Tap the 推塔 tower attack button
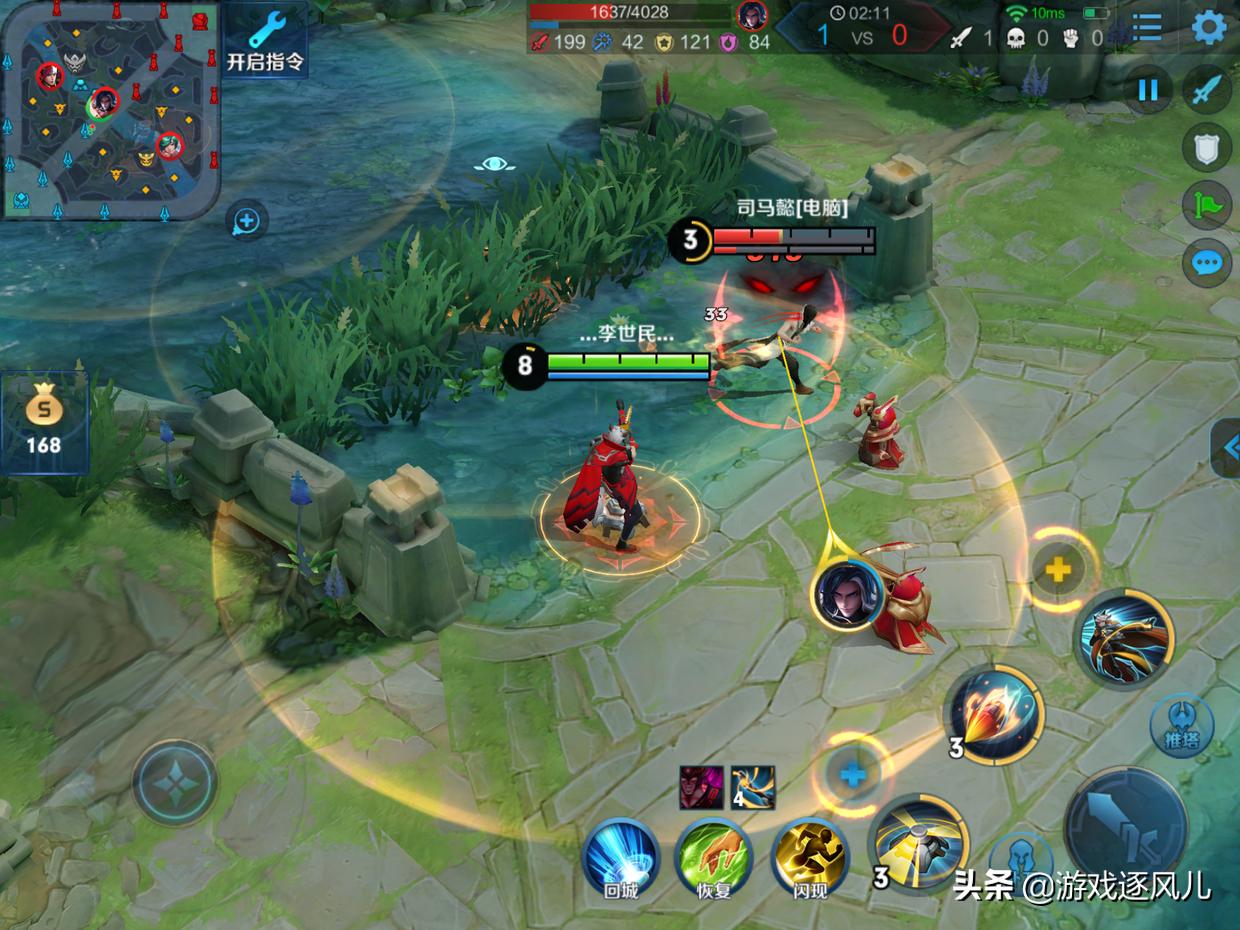This screenshot has height=930, width=1240. (1181, 727)
